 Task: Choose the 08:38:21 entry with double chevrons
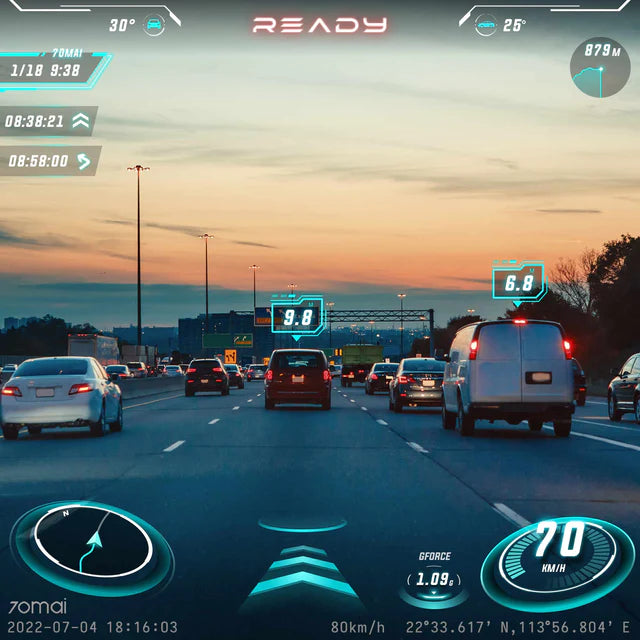click(48, 122)
